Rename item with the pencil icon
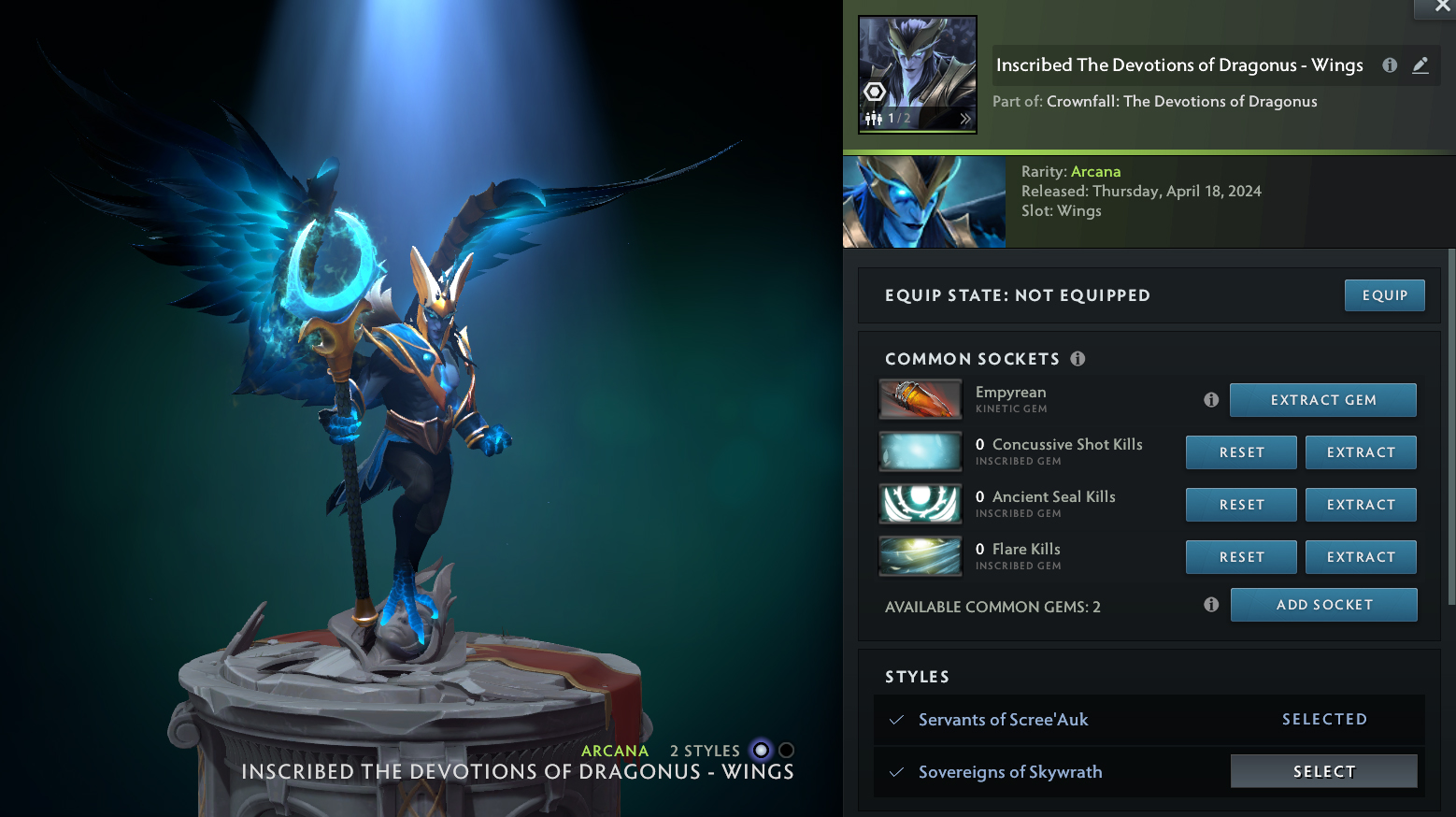This screenshot has width=1456, height=817. click(x=1420, y=65)
